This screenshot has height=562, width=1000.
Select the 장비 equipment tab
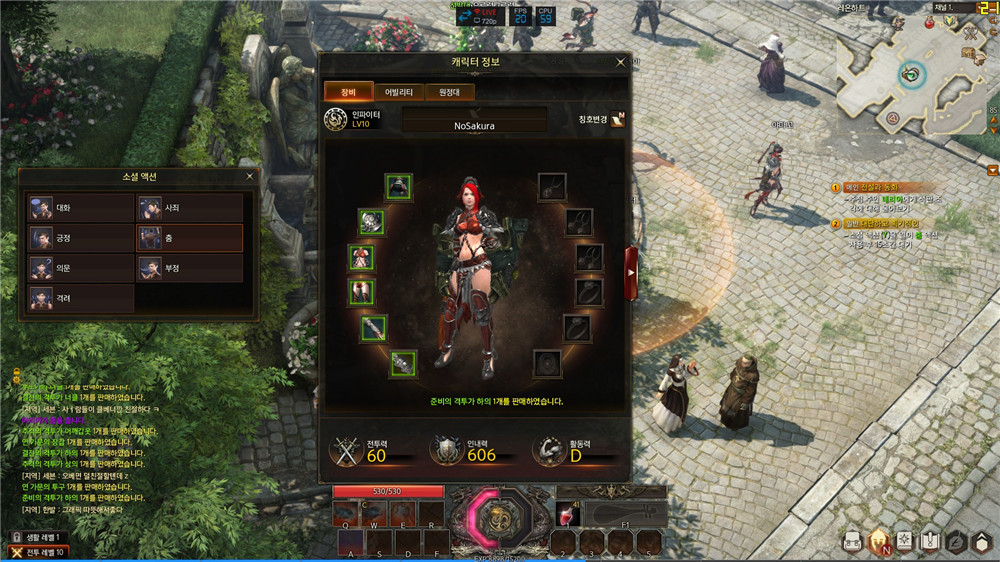coord(348,92)
